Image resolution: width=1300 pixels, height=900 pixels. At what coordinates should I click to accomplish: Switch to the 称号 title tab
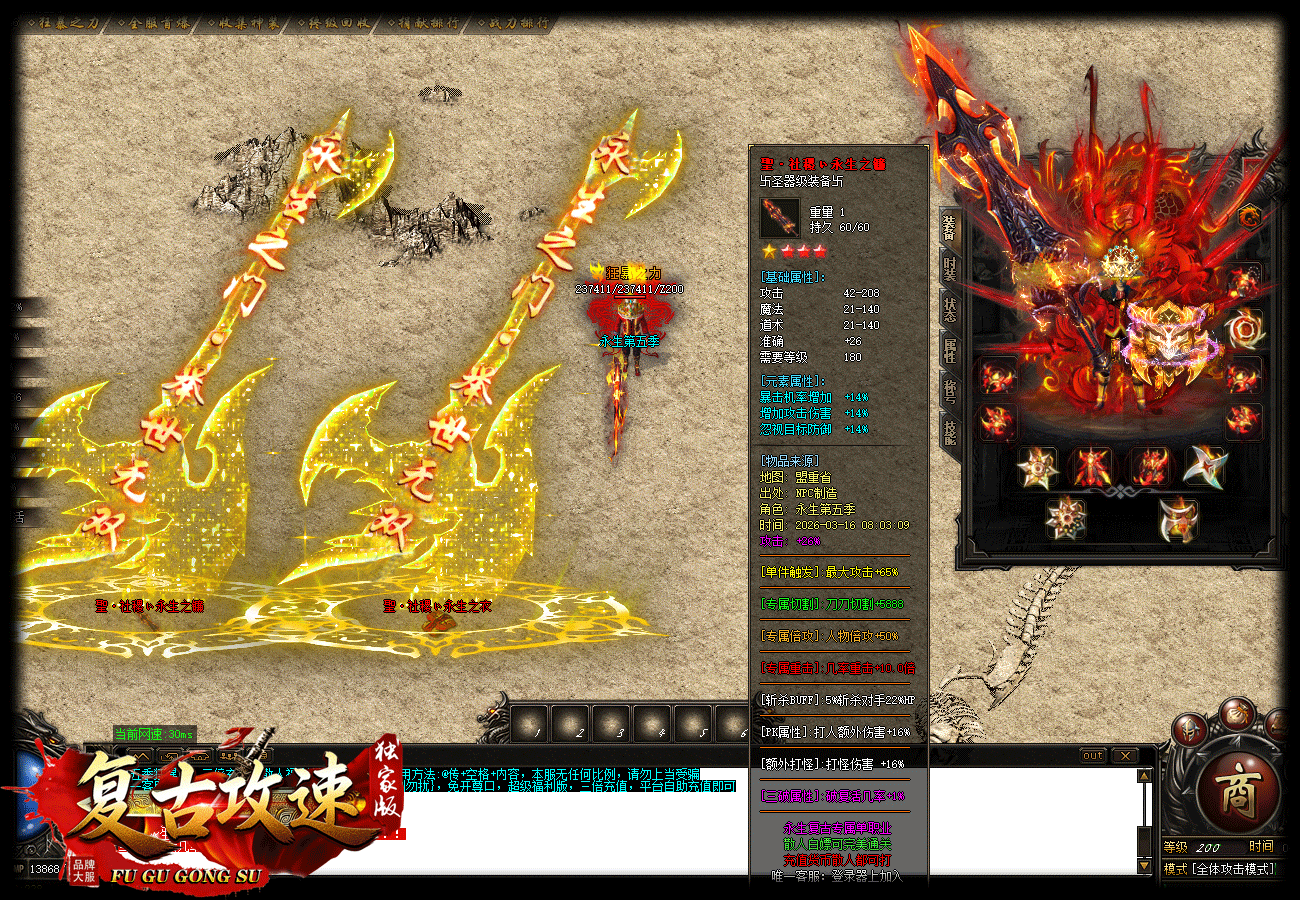(x=949, y=391)
